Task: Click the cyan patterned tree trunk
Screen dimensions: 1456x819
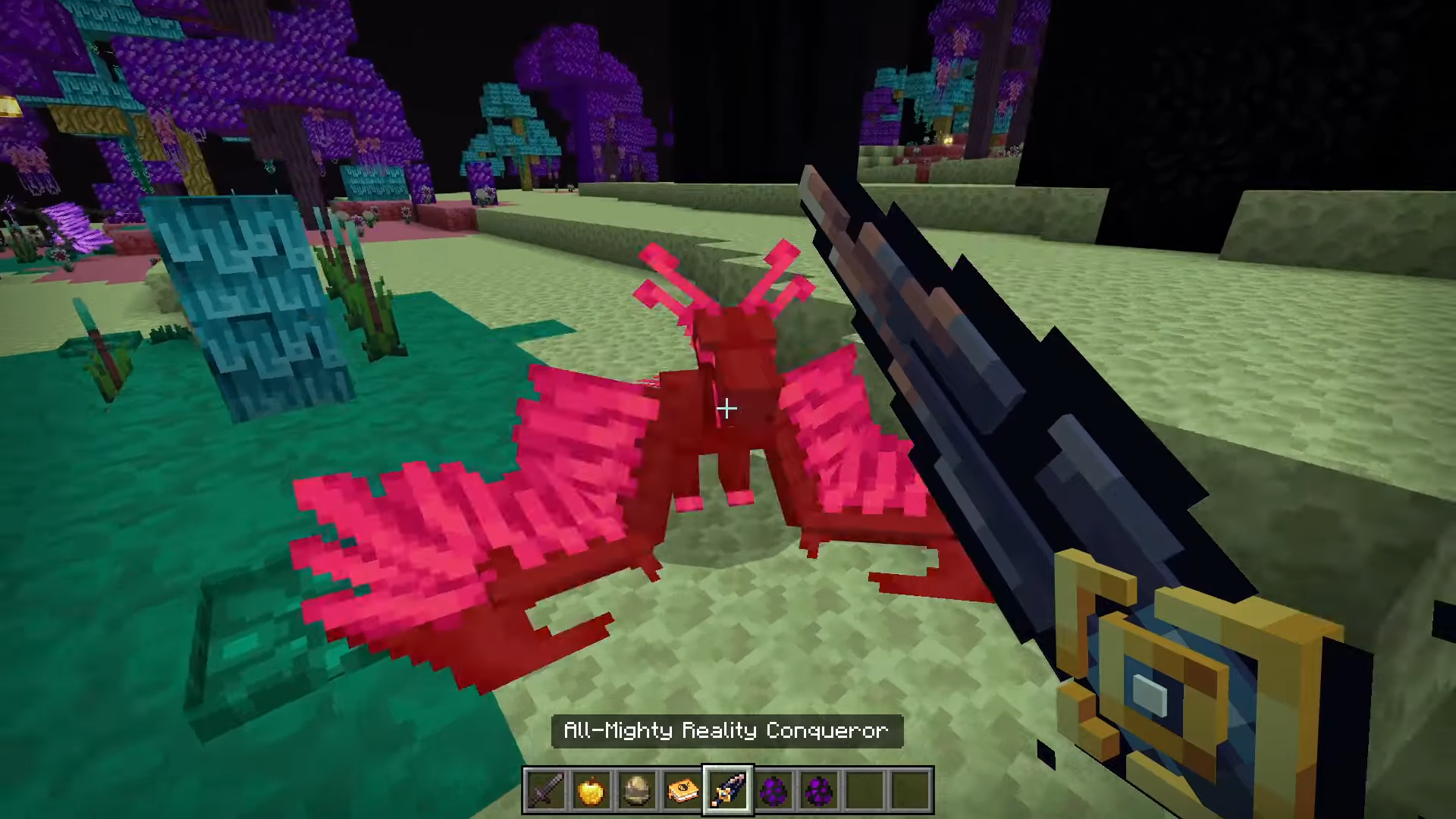Action: tap(243, 303)
